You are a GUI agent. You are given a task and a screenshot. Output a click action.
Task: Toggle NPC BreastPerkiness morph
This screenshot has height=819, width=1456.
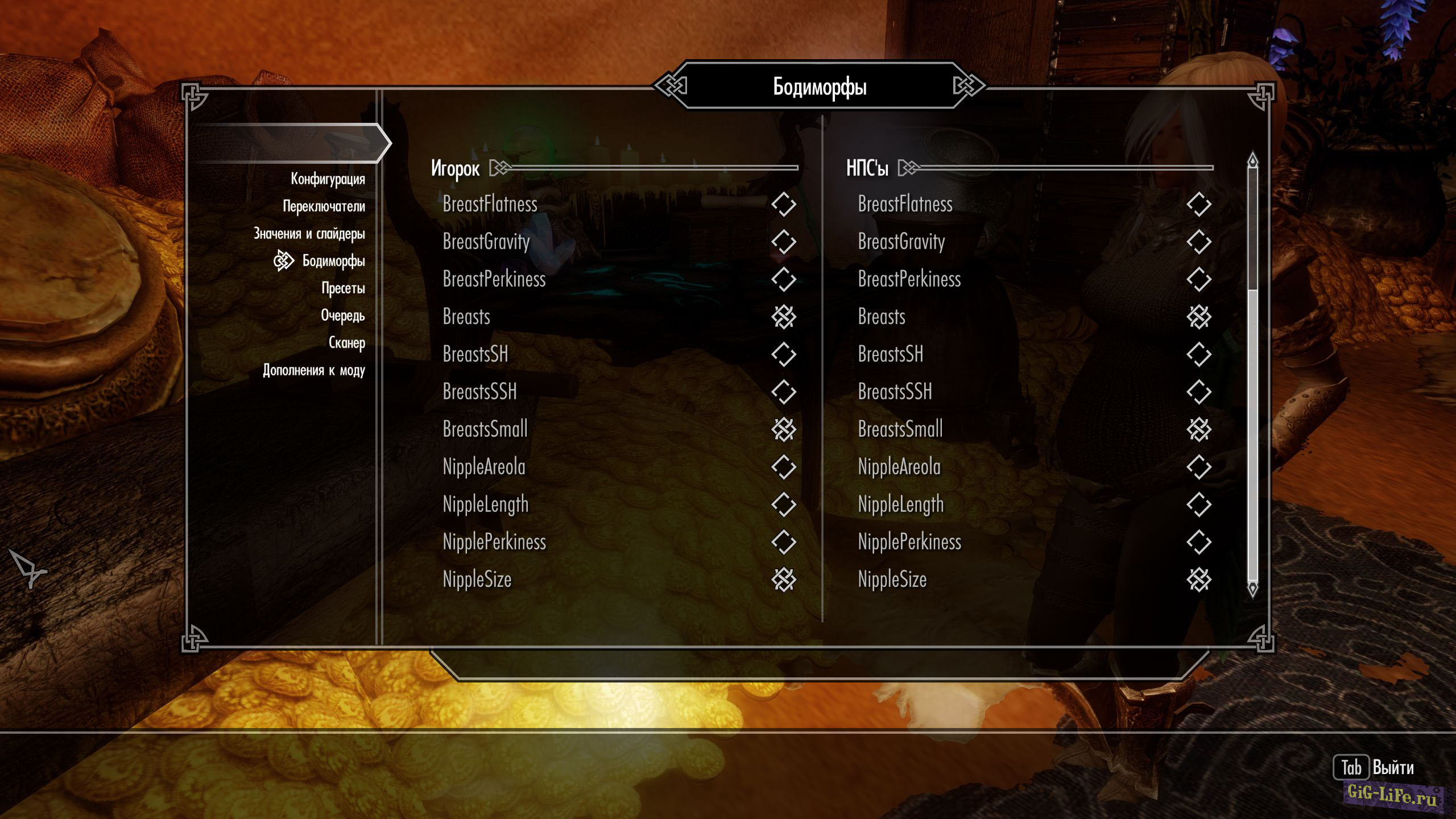click(x=1198, y=279)
